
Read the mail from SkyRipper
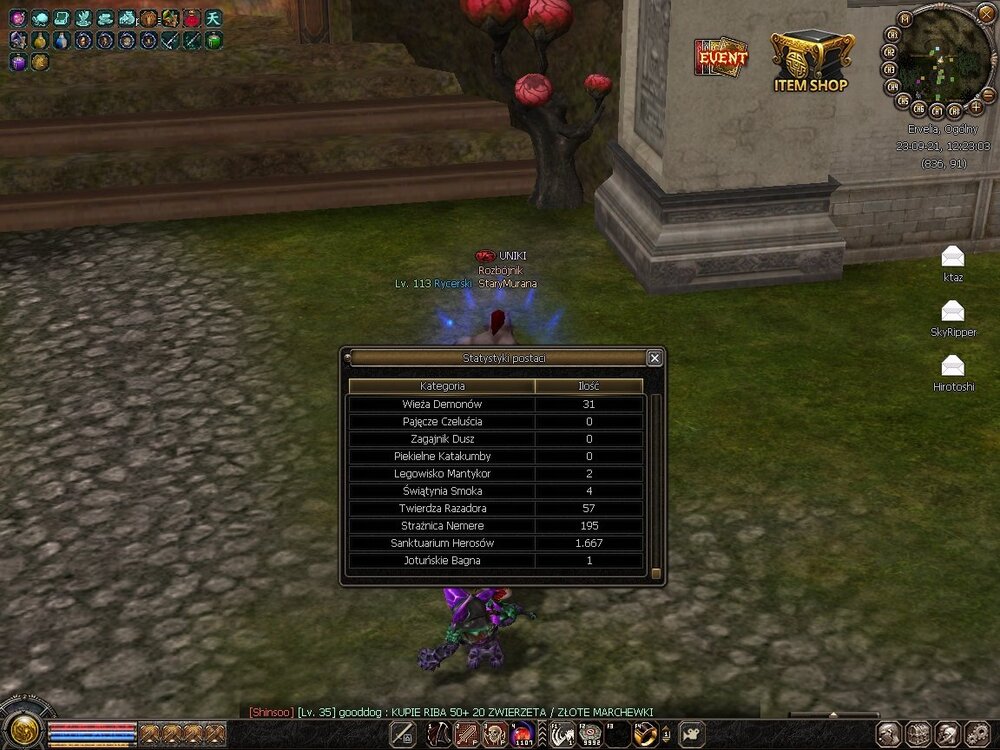click(x=952, y=311)
